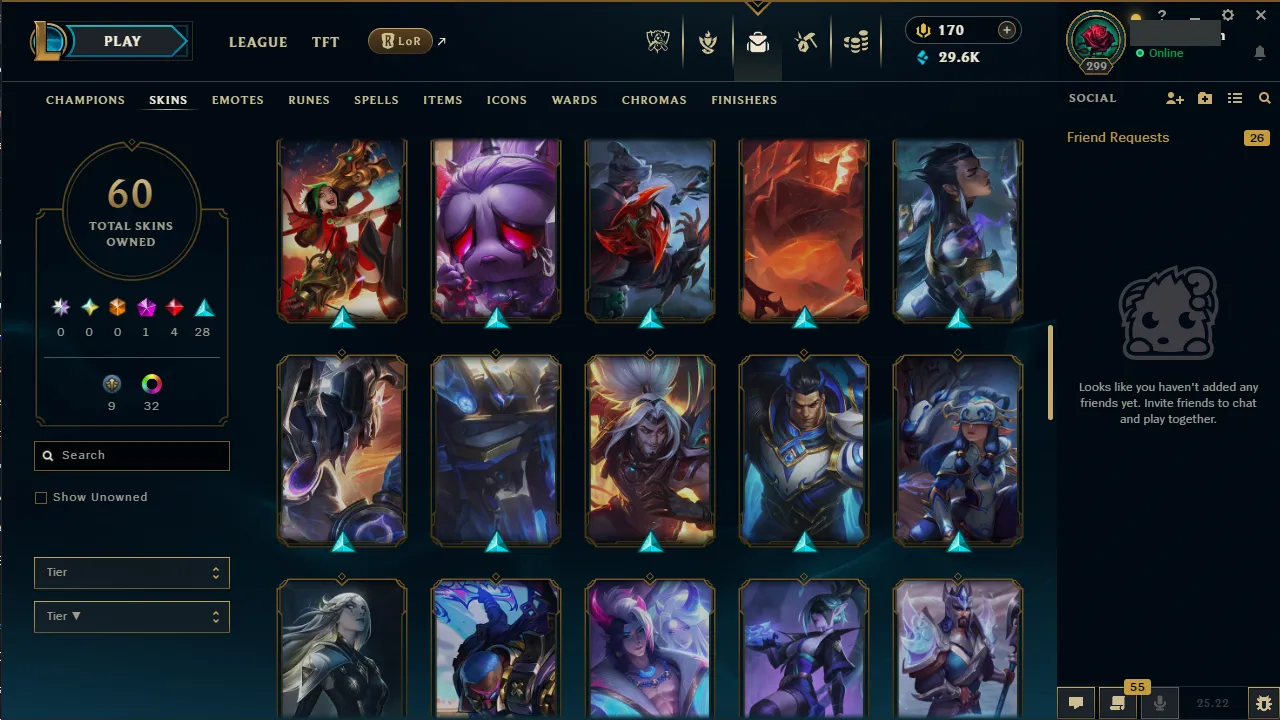
Task: Open the first Tier filter dropdown
Action: tap(131, 572)
